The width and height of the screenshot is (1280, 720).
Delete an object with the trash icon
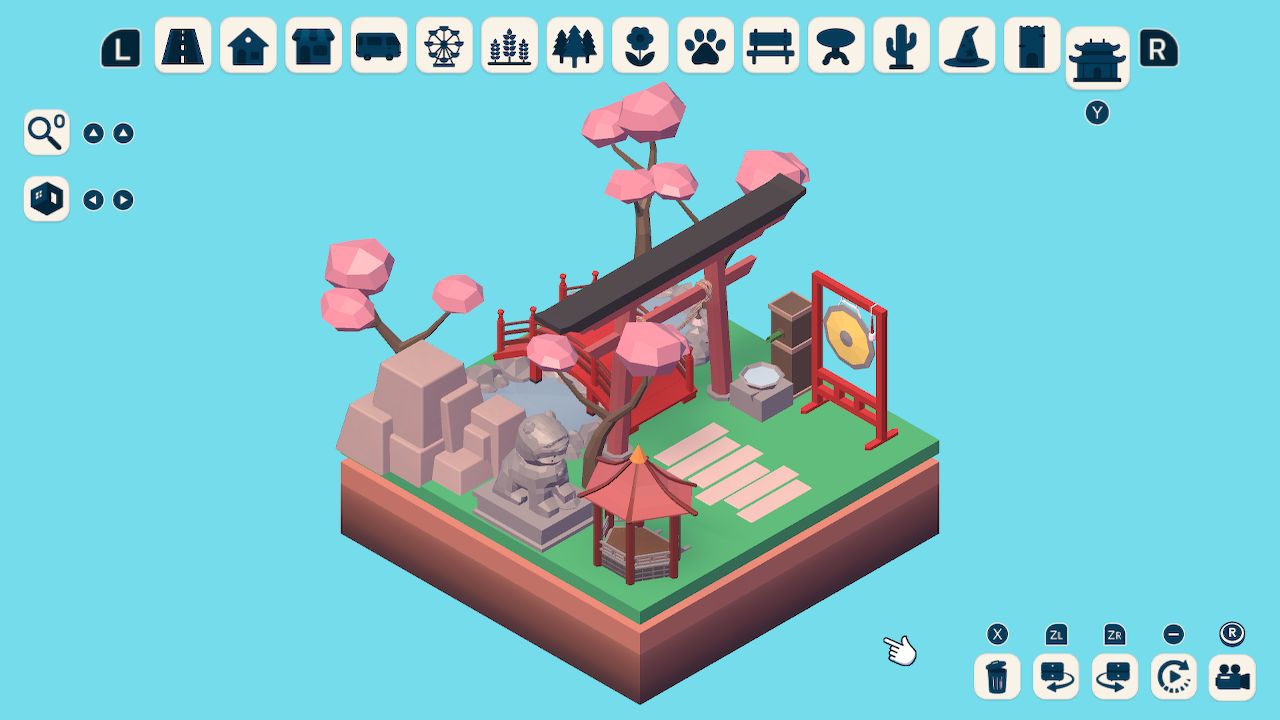pos(995,677)
